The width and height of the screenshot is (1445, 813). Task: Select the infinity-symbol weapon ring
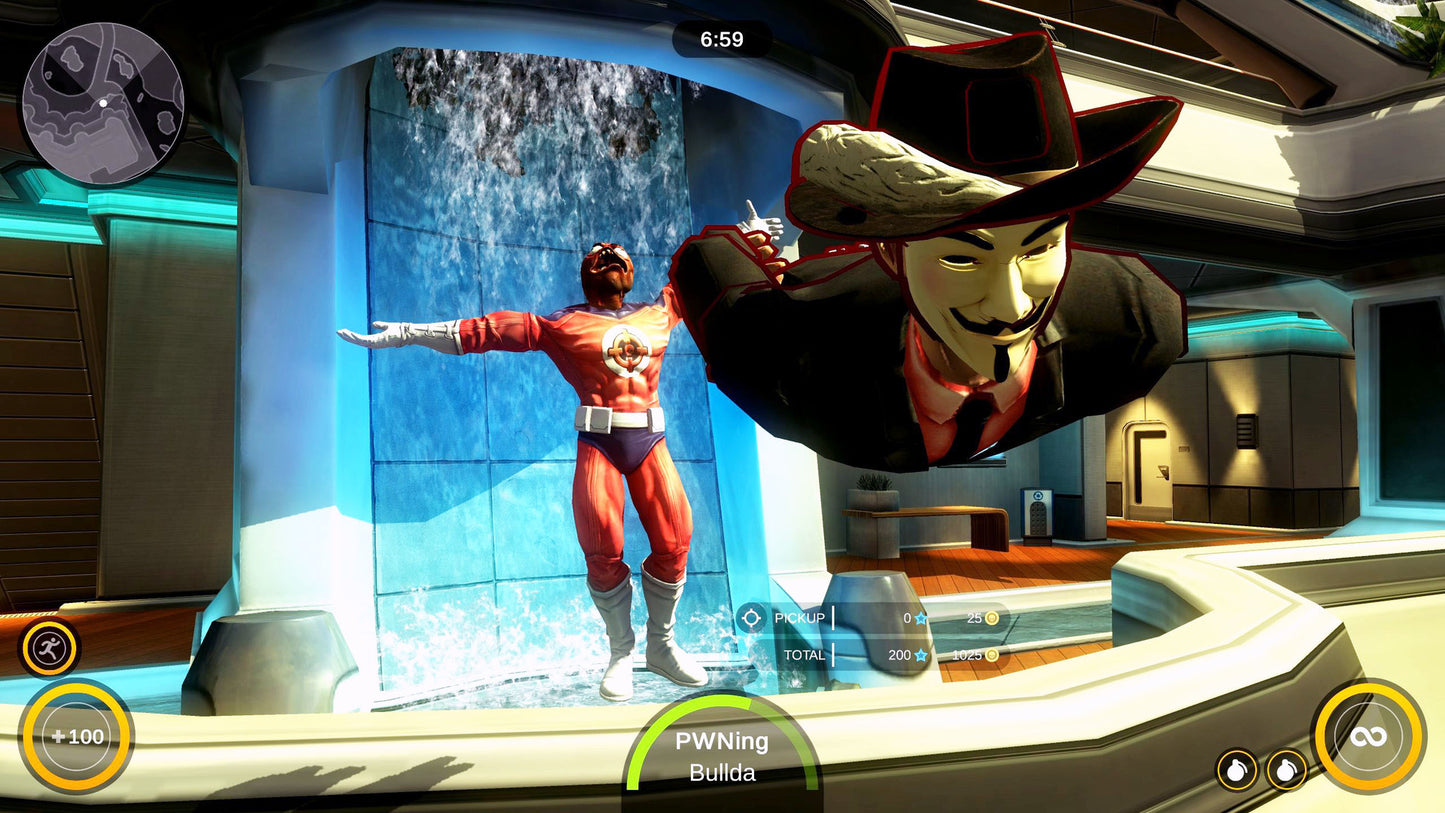tap(1368, 736)
